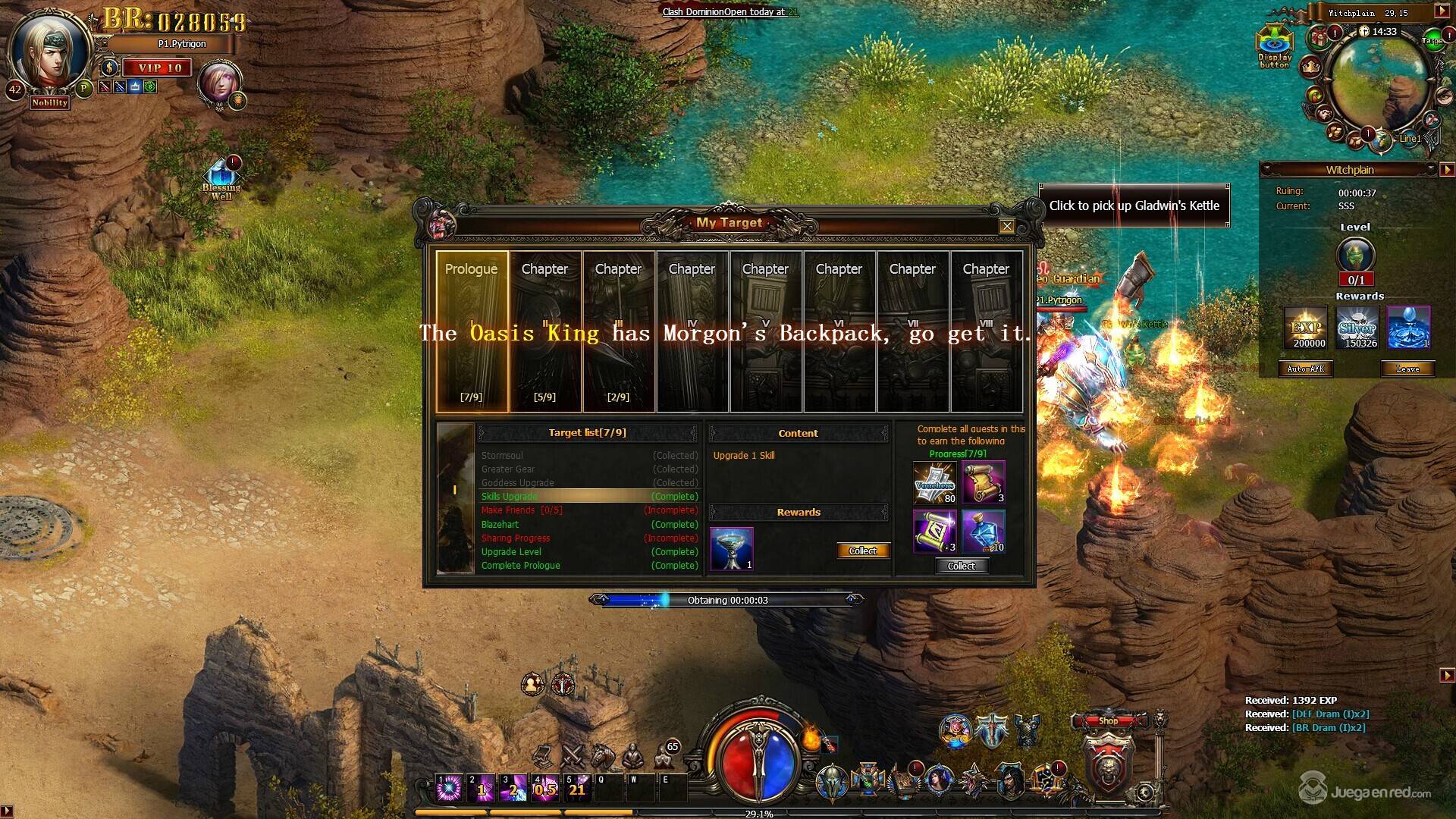Select the Prologue chapter tile
This screenshot has width=1456, height=819.
click(471, 332)
